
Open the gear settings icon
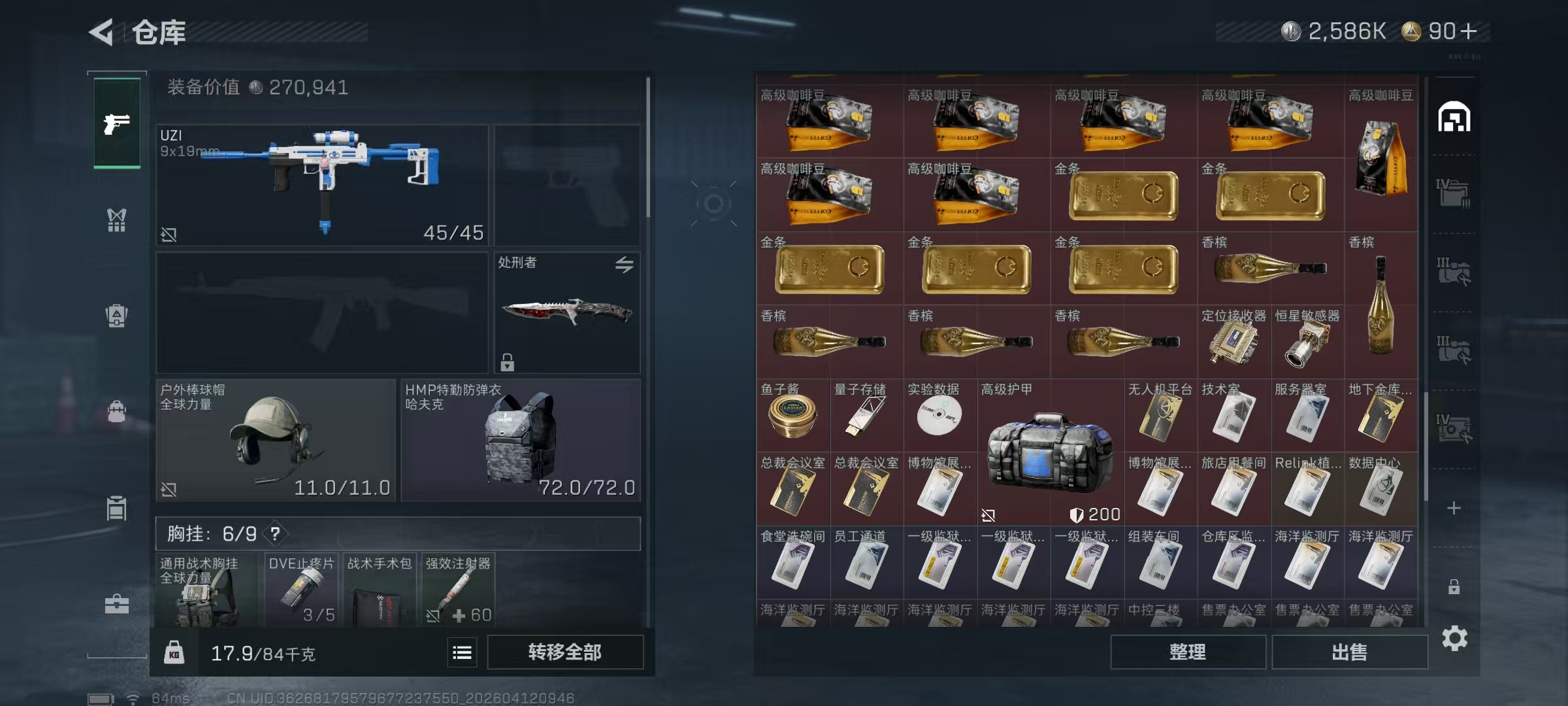coord(1454,638)
